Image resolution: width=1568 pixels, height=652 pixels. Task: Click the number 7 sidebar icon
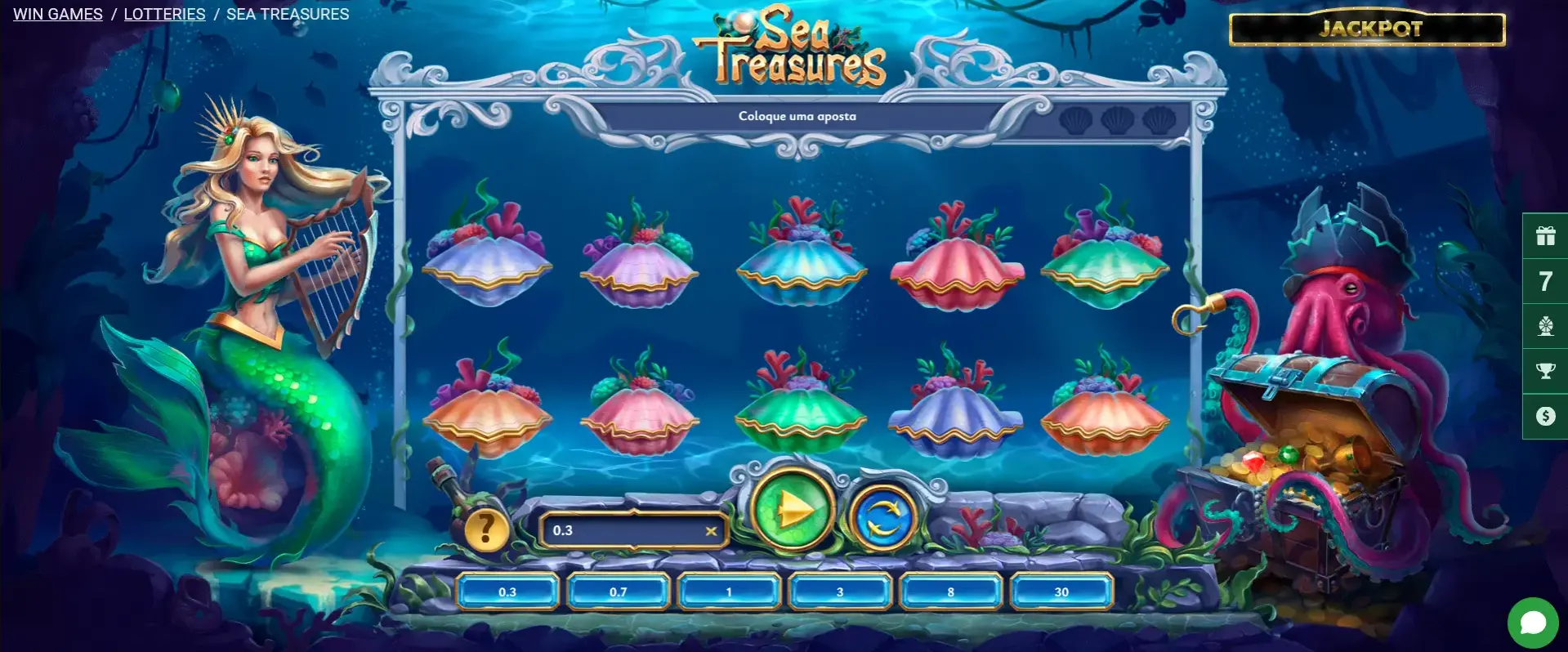point(1545,281)
